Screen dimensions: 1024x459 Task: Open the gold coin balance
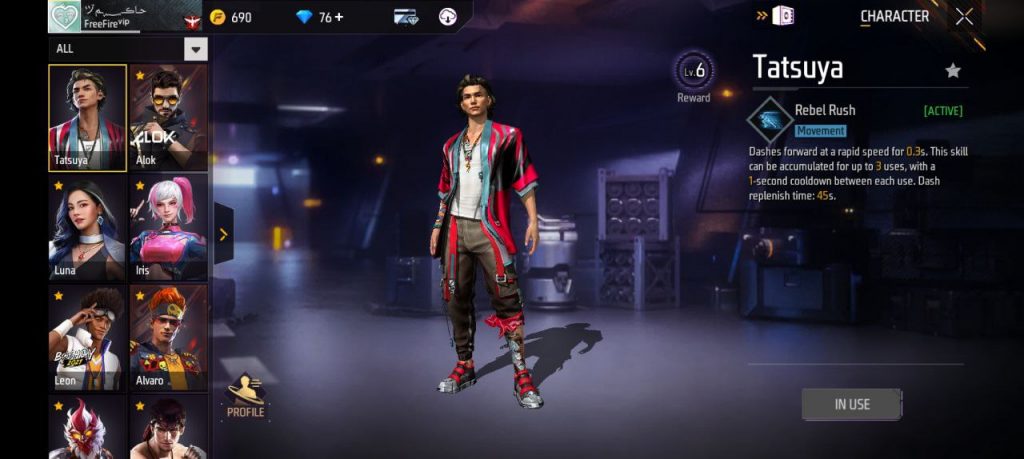point(231,17)
